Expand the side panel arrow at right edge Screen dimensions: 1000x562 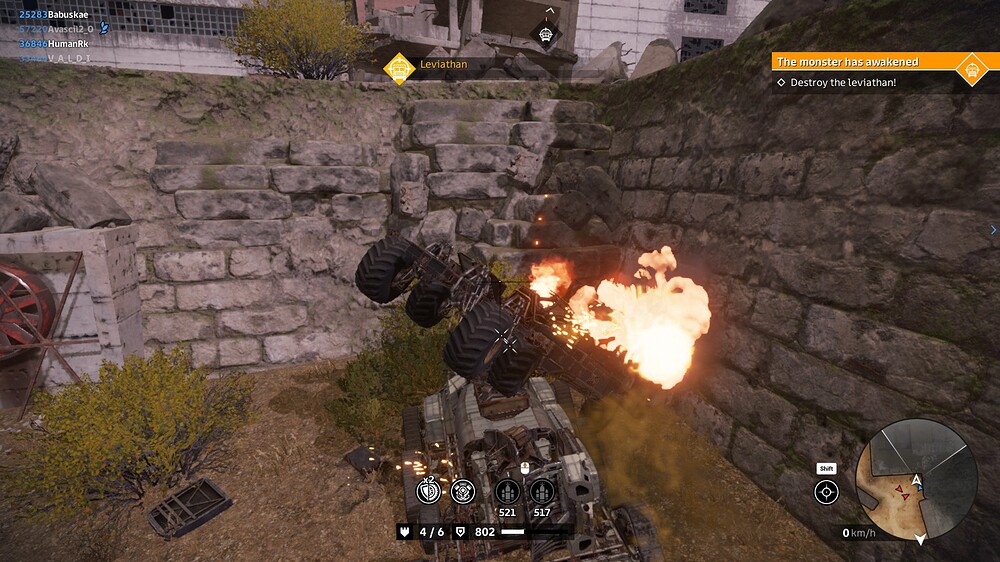993,230
